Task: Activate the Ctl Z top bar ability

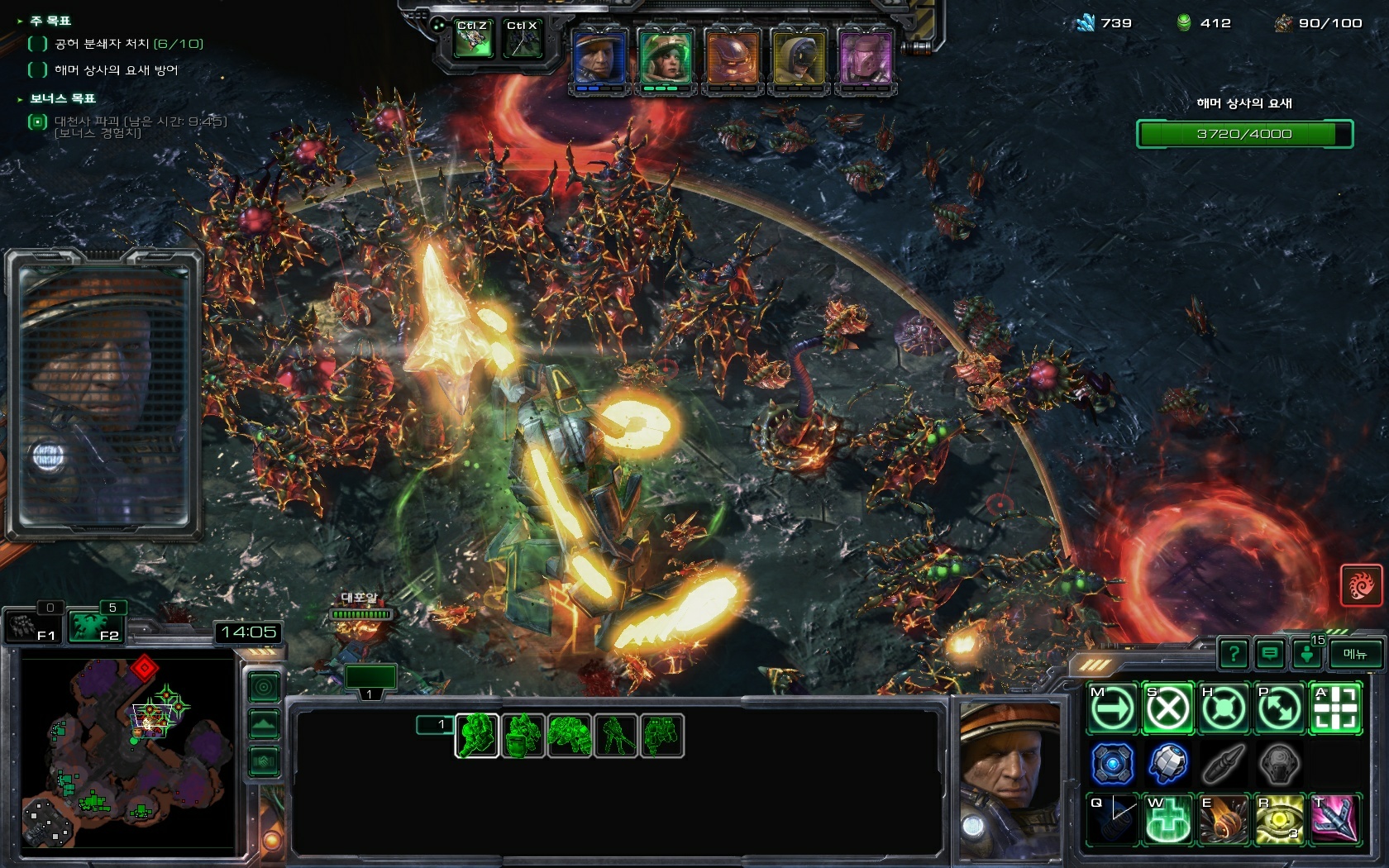Action: [473, 40]
